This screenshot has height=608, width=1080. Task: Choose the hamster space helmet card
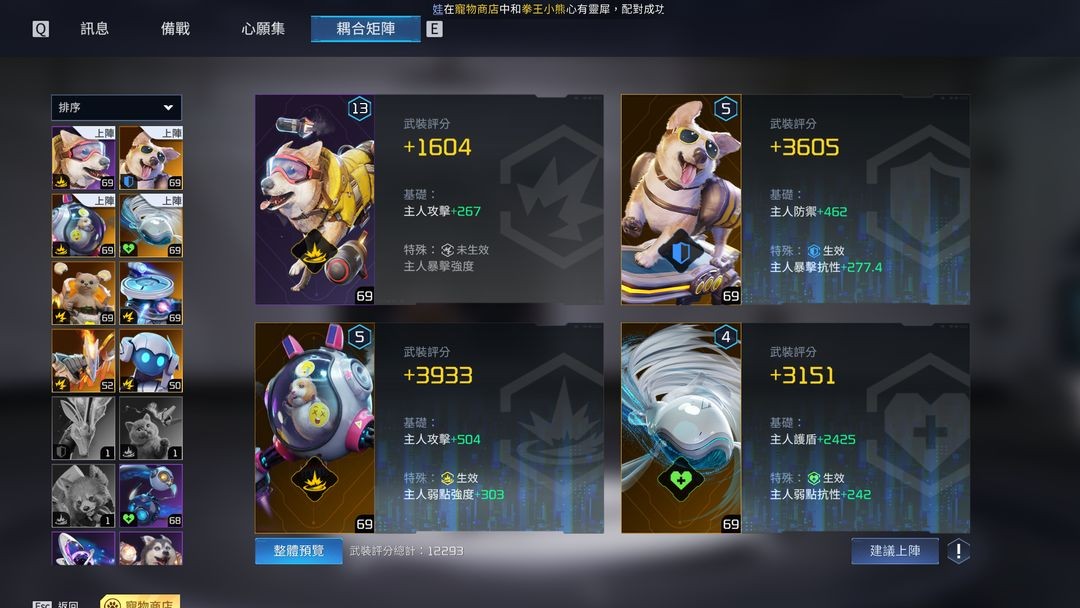point(315,428)
